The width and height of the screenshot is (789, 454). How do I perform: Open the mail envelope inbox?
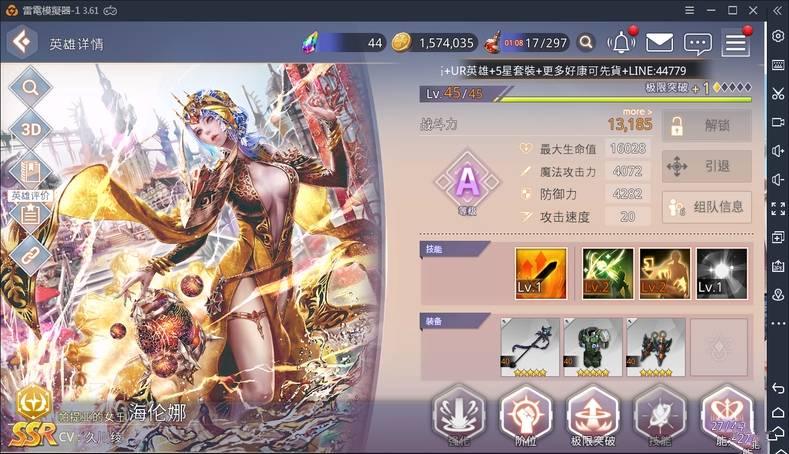tap(658, 42)
